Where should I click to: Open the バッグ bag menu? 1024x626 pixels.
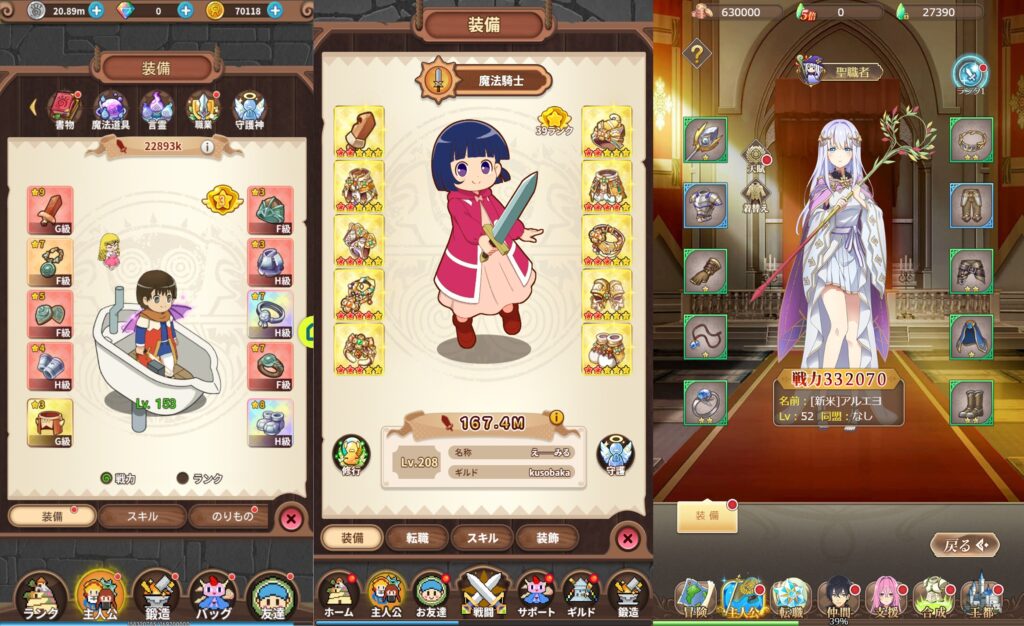(x=212, y=595)
